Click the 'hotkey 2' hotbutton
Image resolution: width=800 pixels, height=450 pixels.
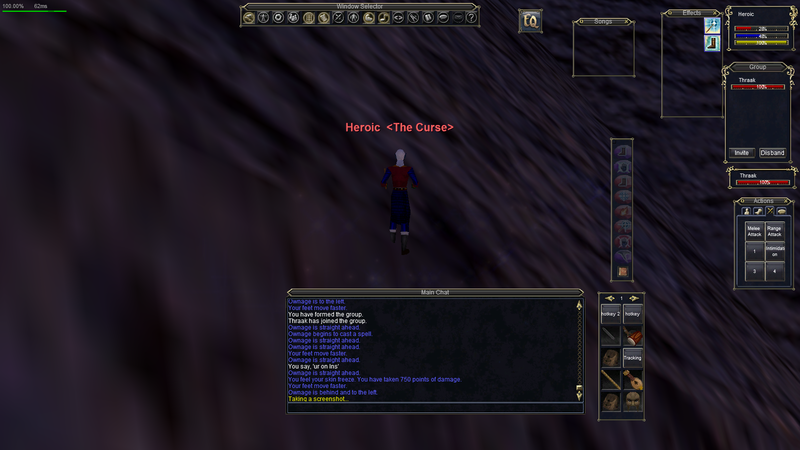(x=611, y=314)
